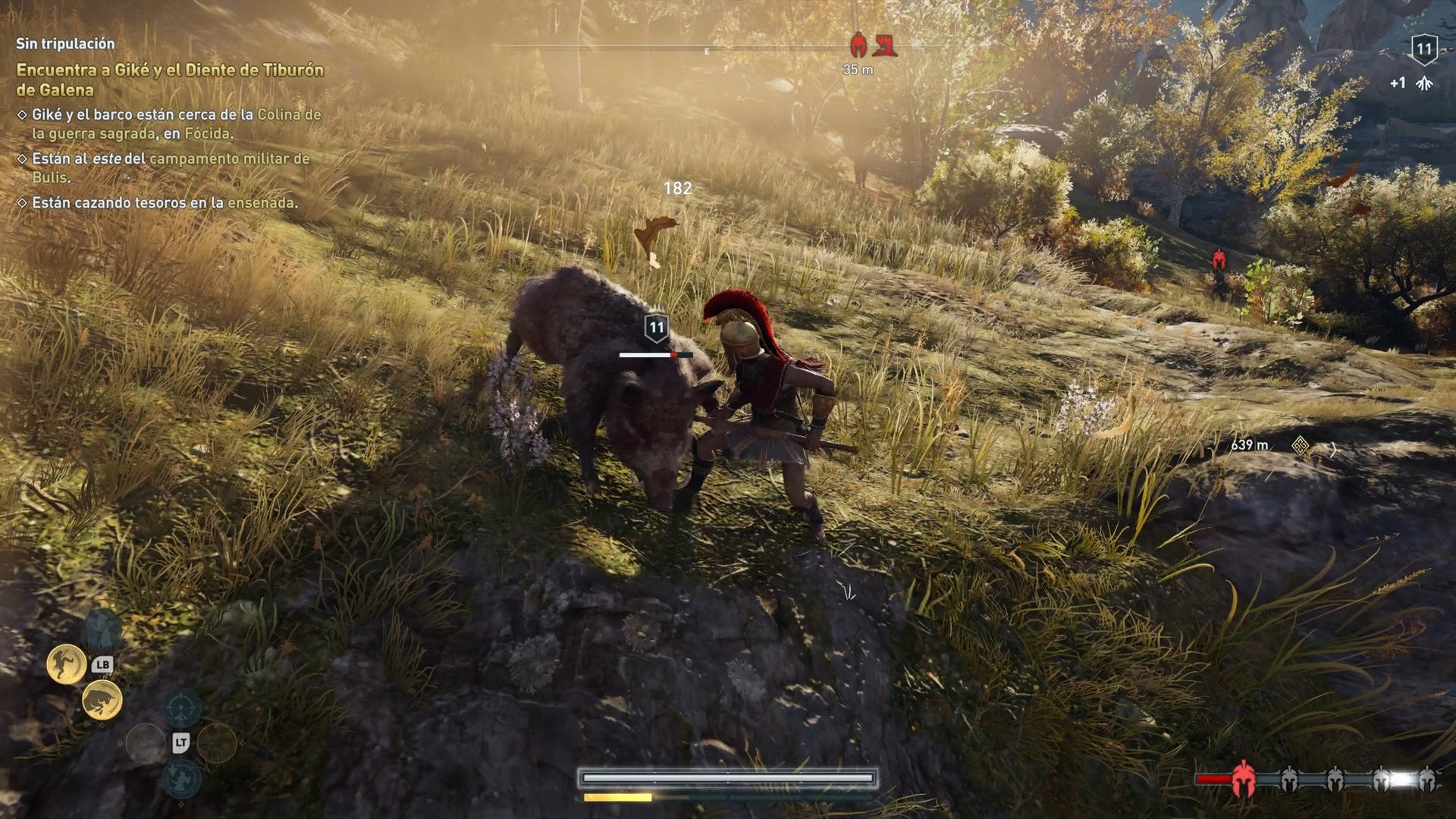
Task: Click the waypoint icon next to the 639 m marker
Action: (x=1300, y=446)
